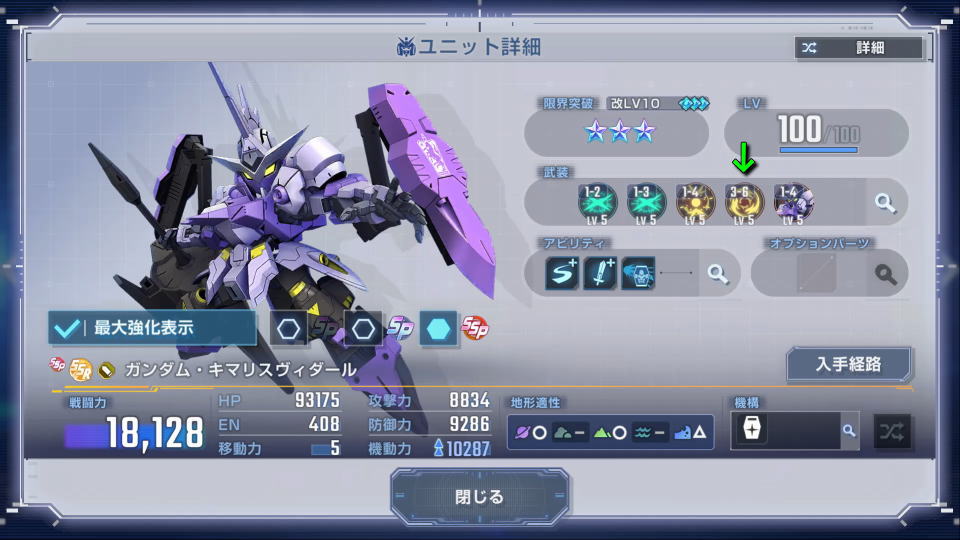
Task: Click the magnifier beside the option parts slot
Action: tap(885, 273)
